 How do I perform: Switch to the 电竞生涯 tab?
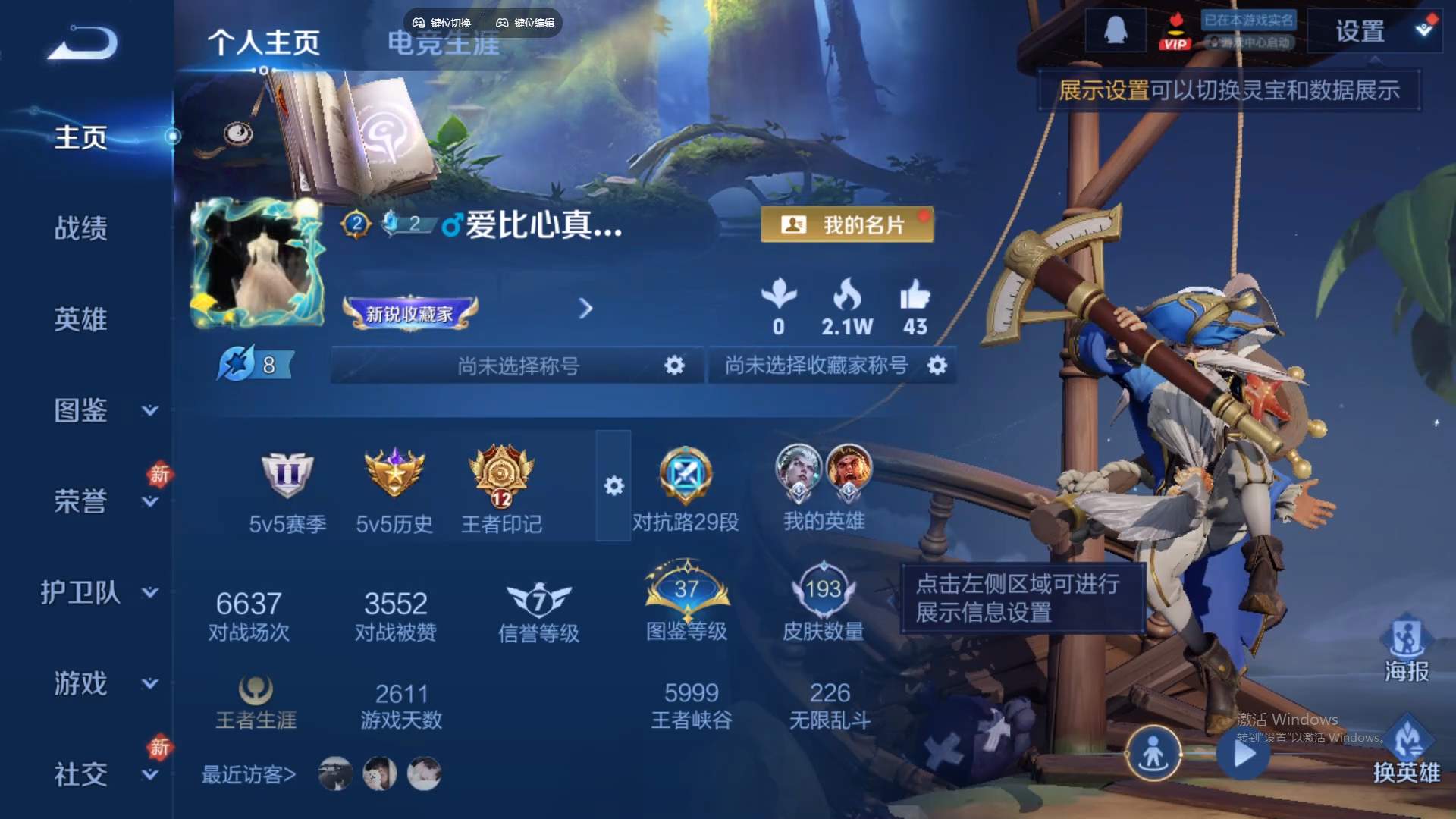pos(444,44)
